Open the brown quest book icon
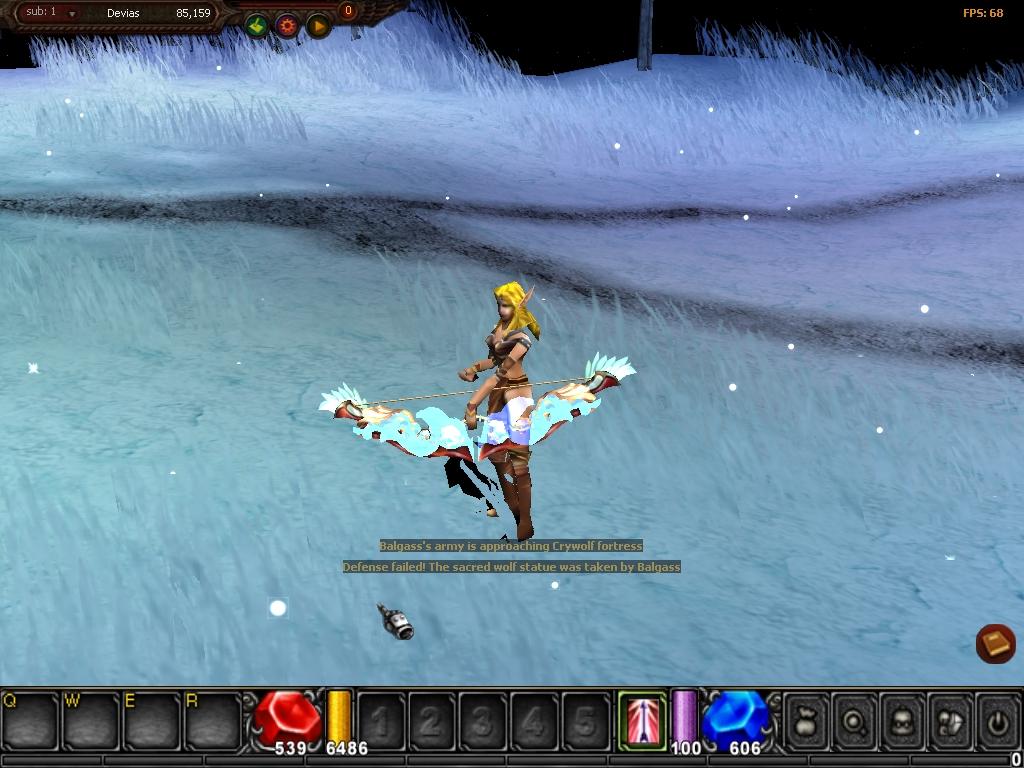 995,643
